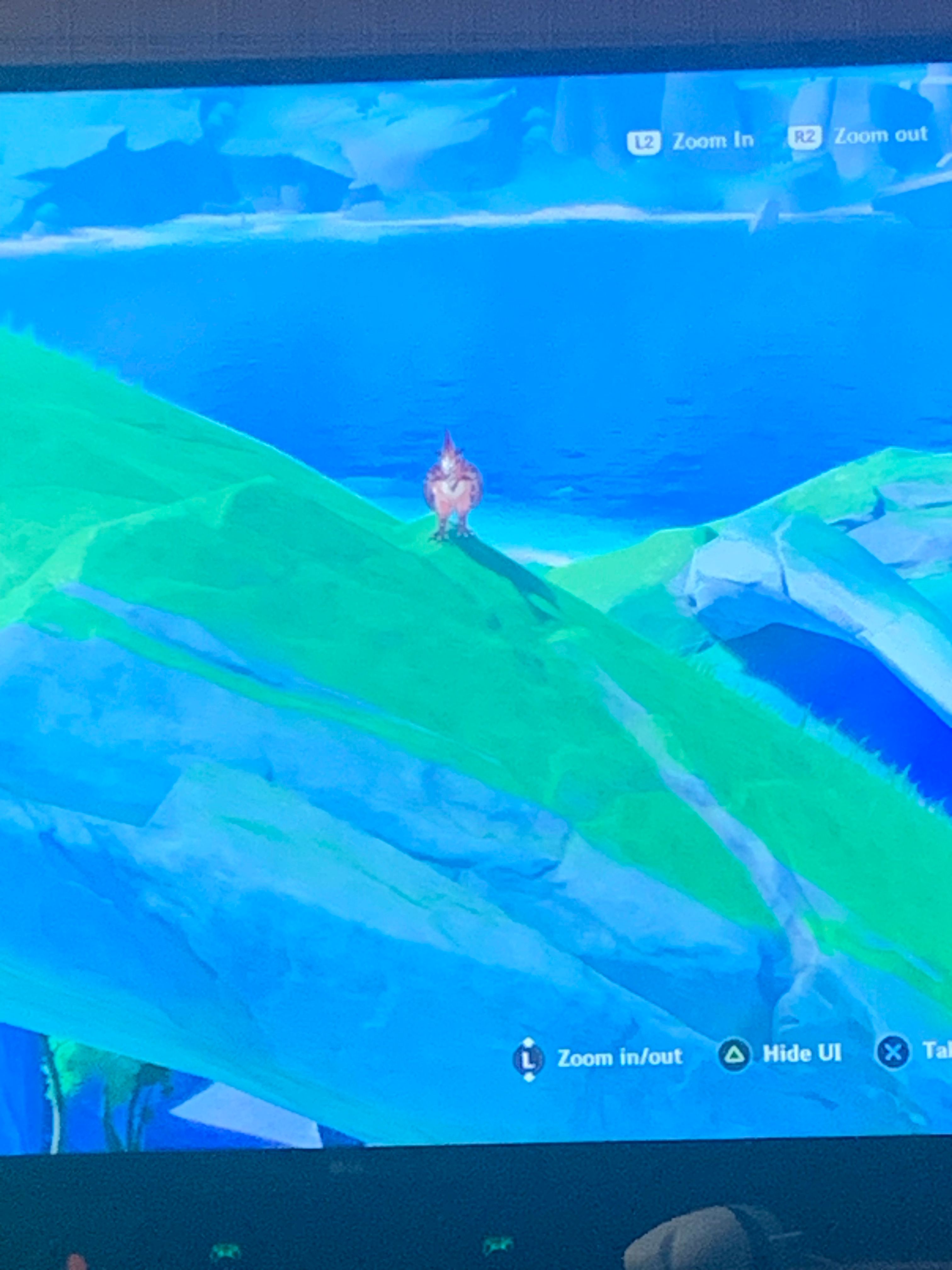Screen dimensions: 952x1270
Task: Click the left stick Zoom in/out icon
Action: coord(529,1058)
